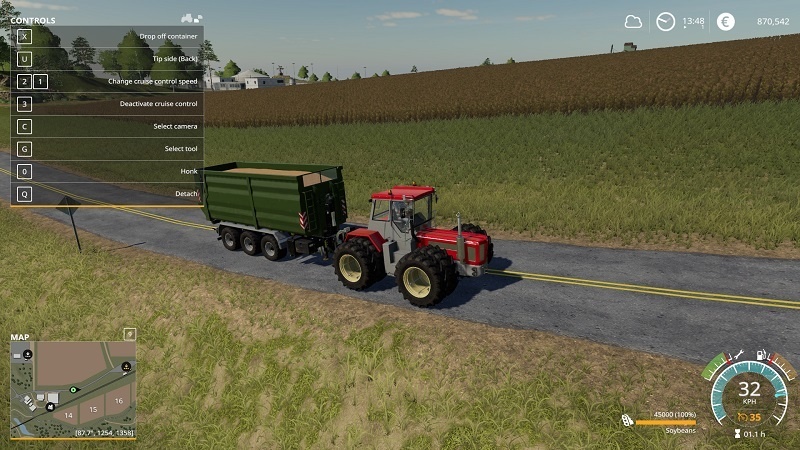This screenshot has width=800, height=450.
Task: Select field 15 on the minimap
Action: click(93, 409)
